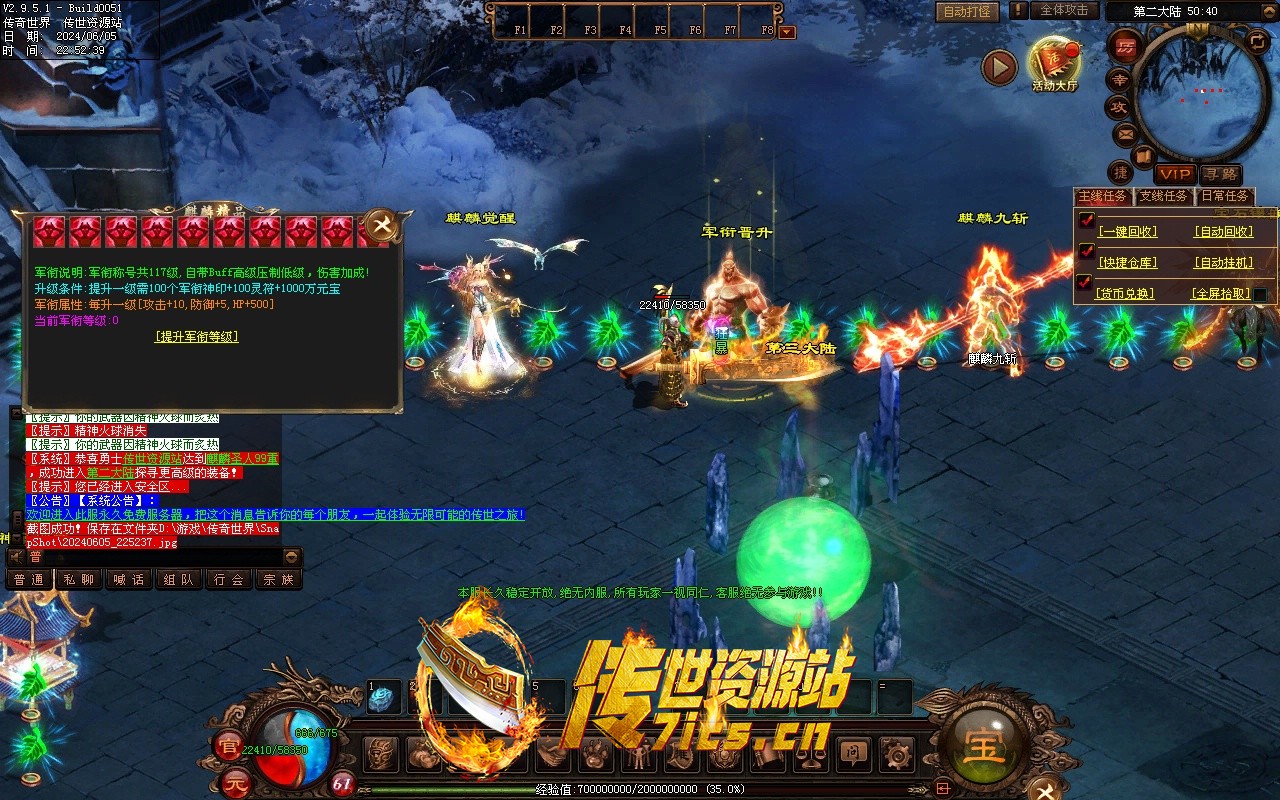This screenshot has width=1280, height=800.
Task: Open the 快捷仓库 quick warehouse link
Action: click(x=1127, y=263)
